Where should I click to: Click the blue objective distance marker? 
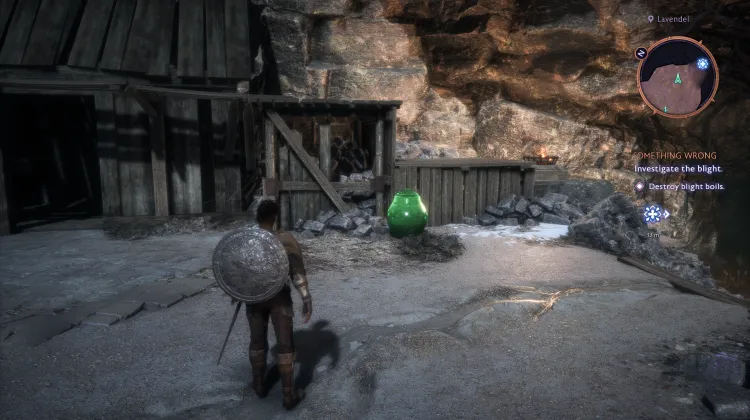(653, 213)
